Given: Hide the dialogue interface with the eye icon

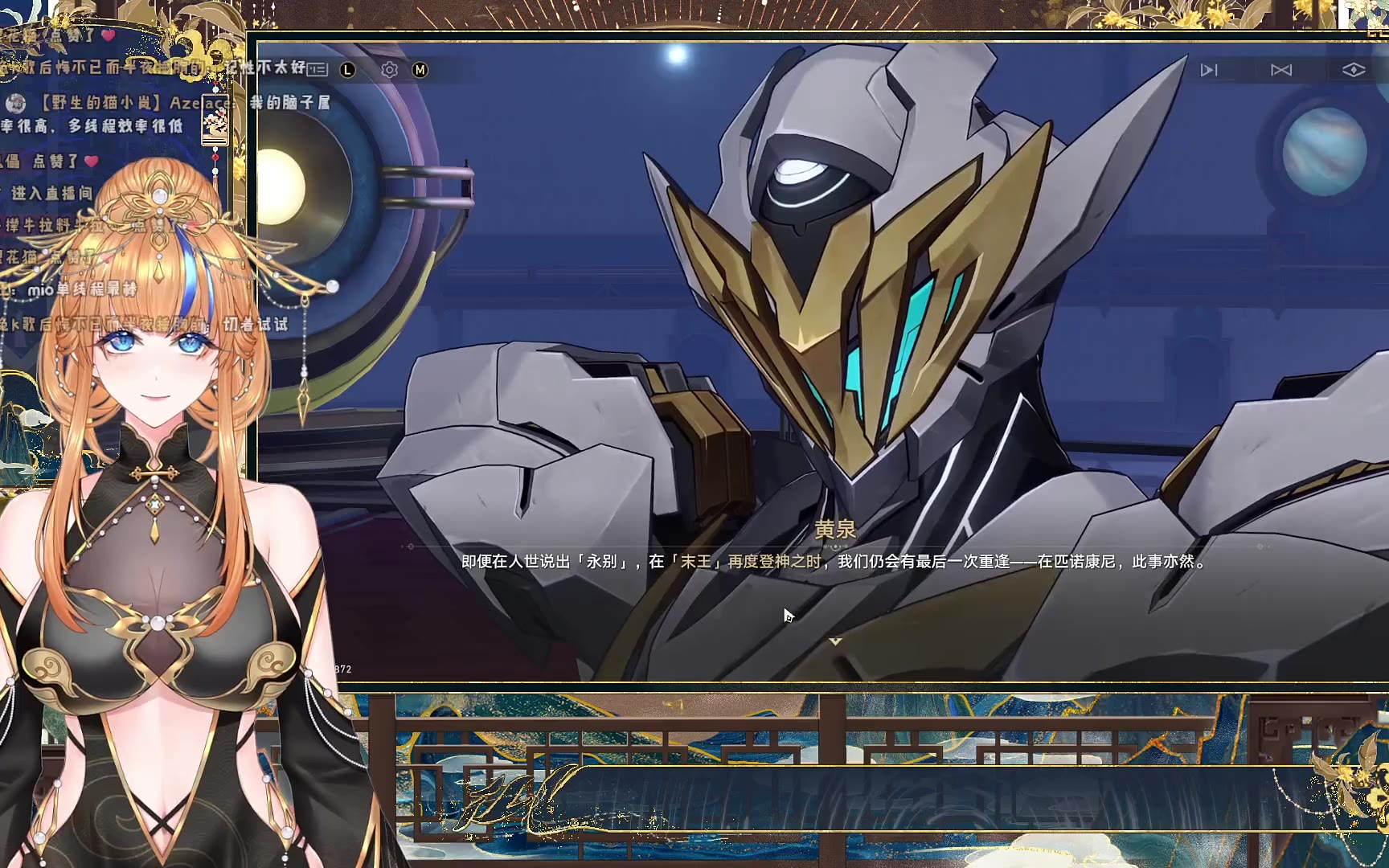Looking at the screenshot, I should coord(1354,71).
